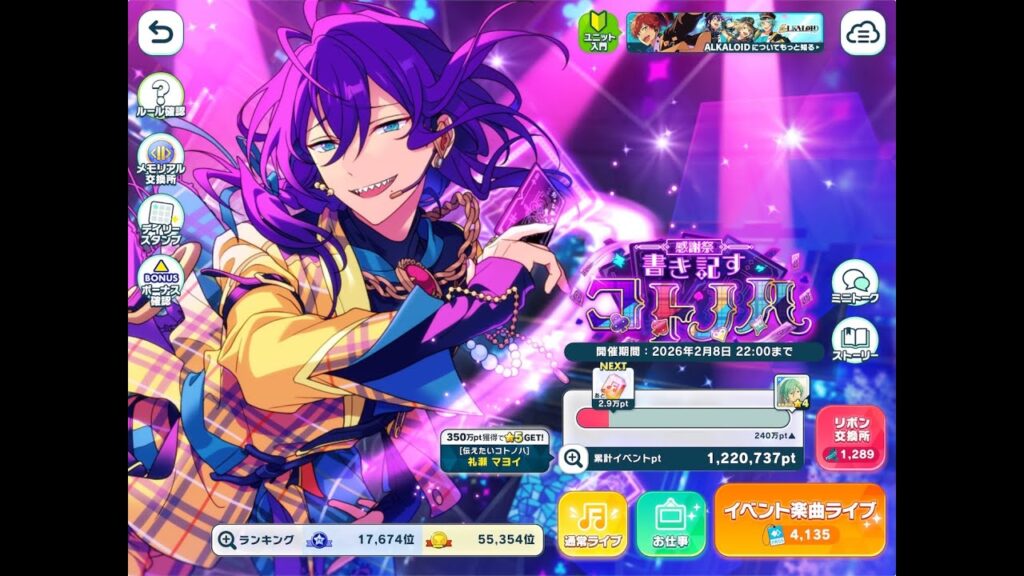
Task: Open the cloud menu button
Action: (861, 33)
